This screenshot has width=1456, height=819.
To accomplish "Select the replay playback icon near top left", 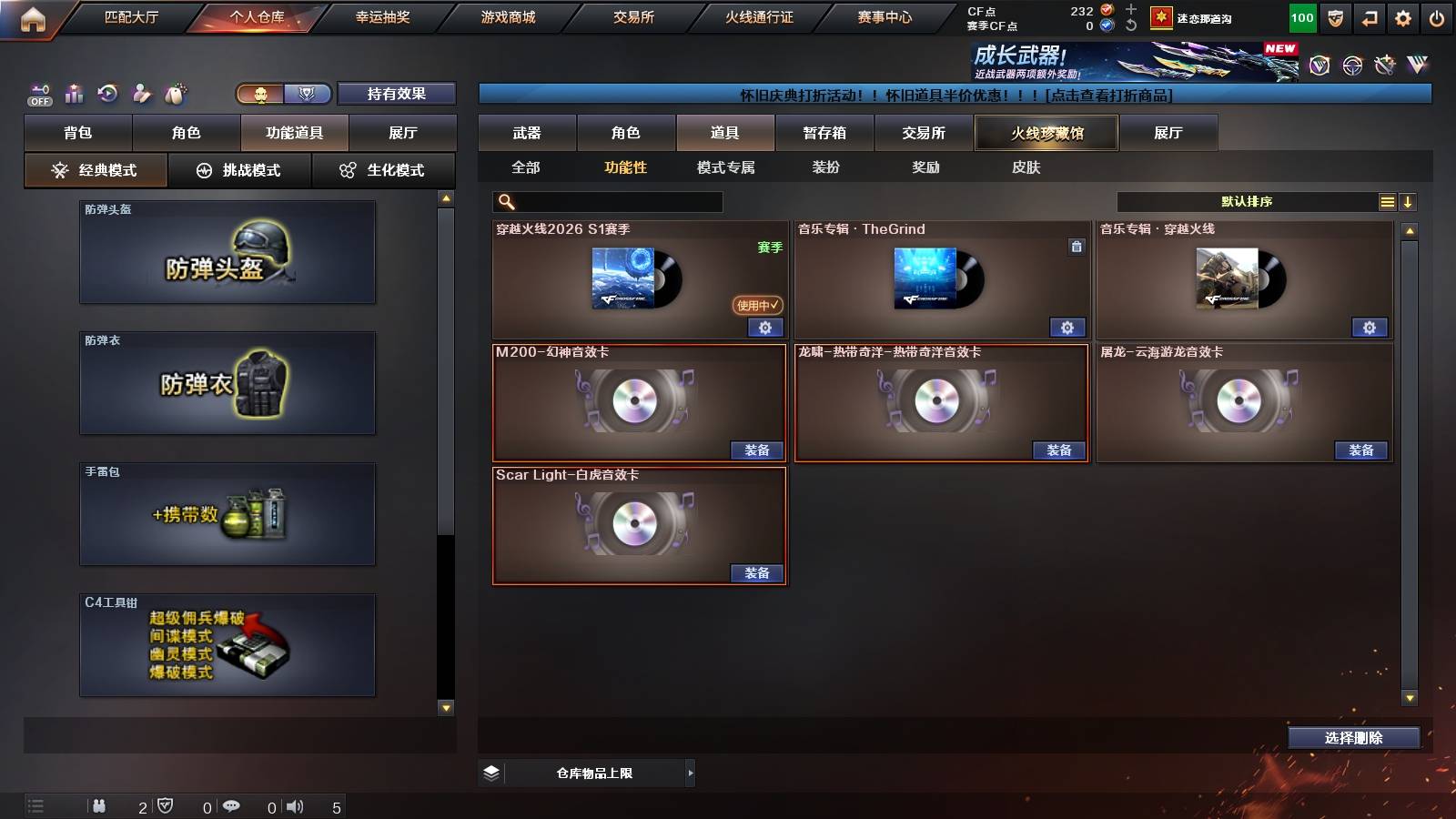I will pyautogui.click(x=106, y=93).
